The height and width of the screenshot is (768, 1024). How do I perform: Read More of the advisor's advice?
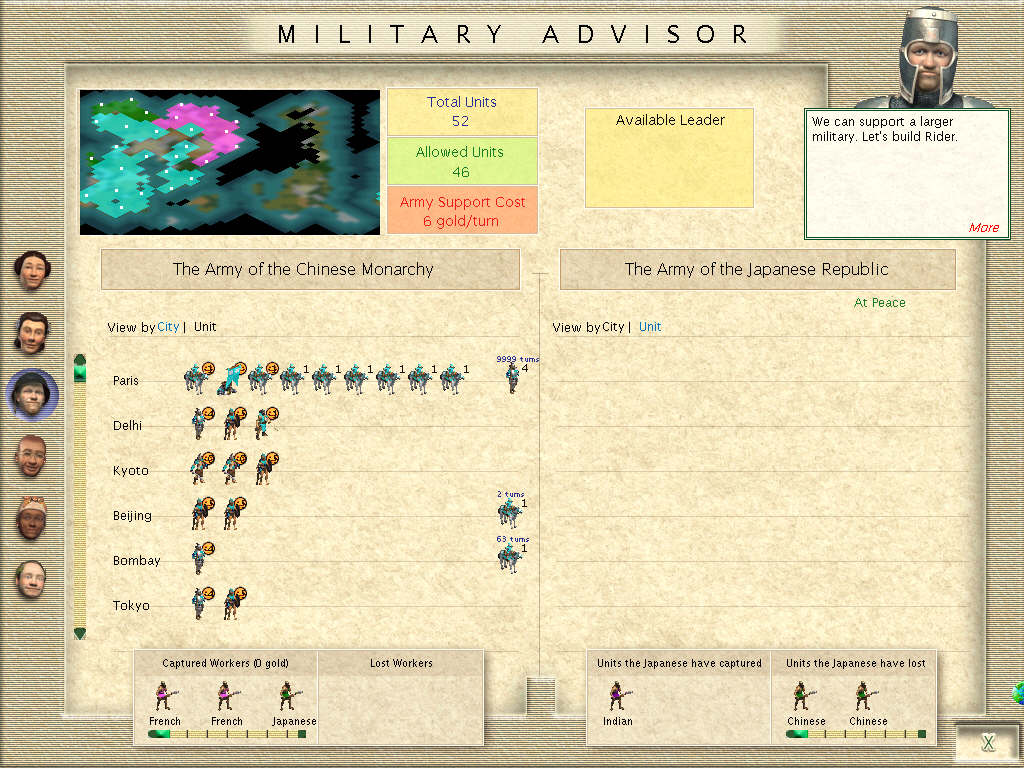pyautogui.click(x=983, y=227)
